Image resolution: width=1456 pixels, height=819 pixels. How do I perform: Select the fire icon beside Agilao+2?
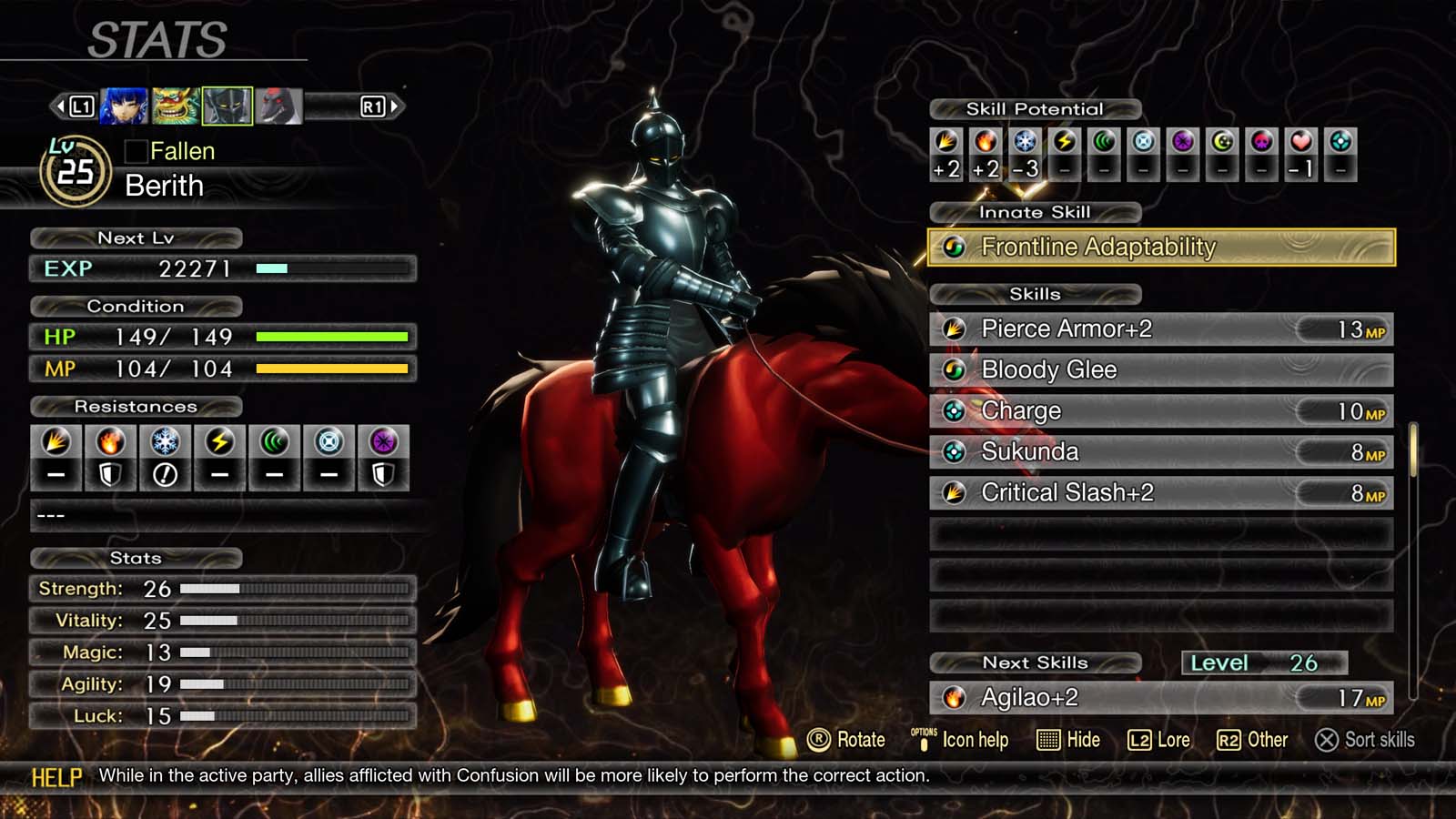click(x=953, y=699)
